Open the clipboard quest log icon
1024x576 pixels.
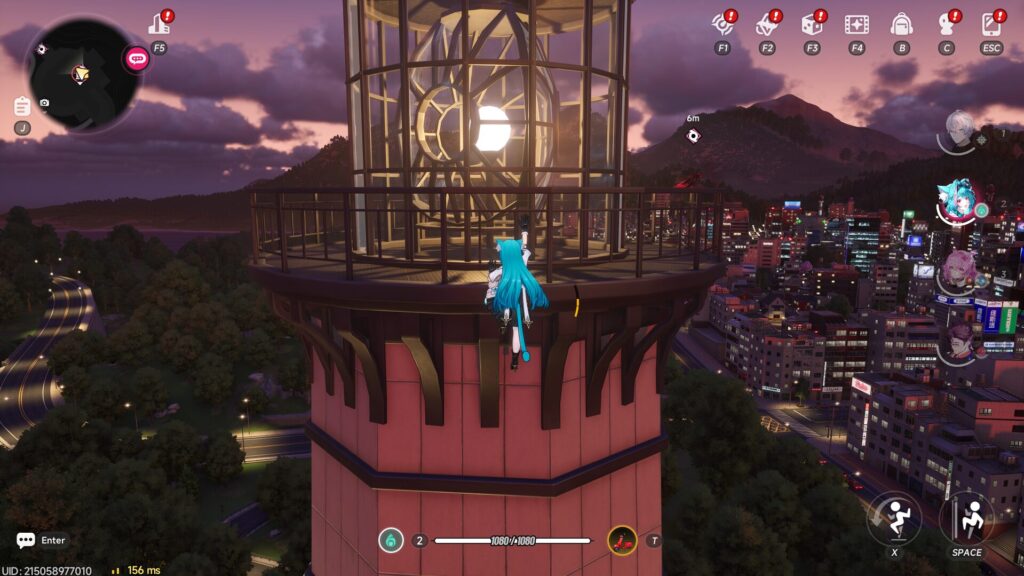(22, 106)
